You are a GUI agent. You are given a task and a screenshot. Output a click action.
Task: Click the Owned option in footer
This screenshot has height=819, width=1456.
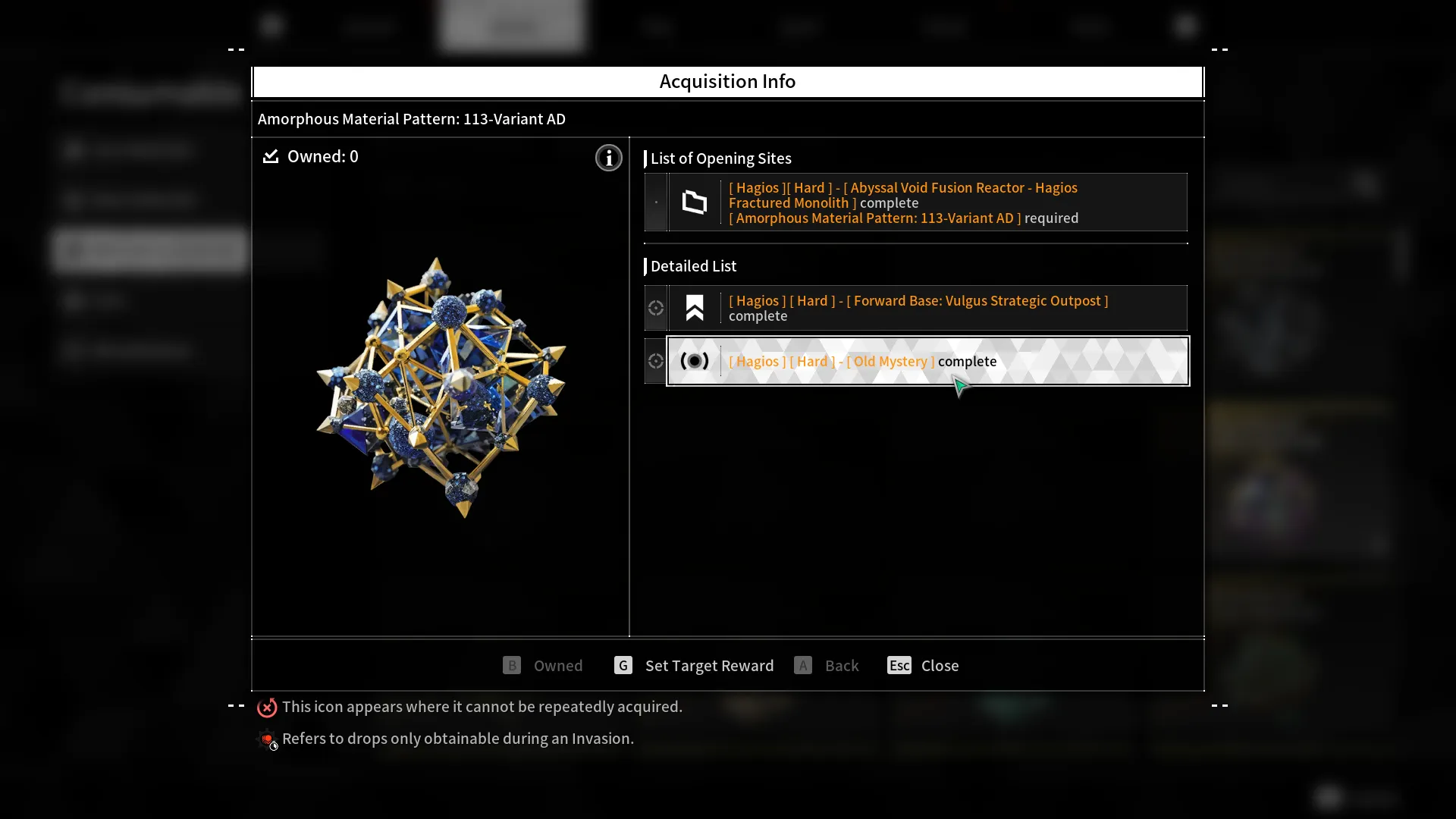point(543,666)
